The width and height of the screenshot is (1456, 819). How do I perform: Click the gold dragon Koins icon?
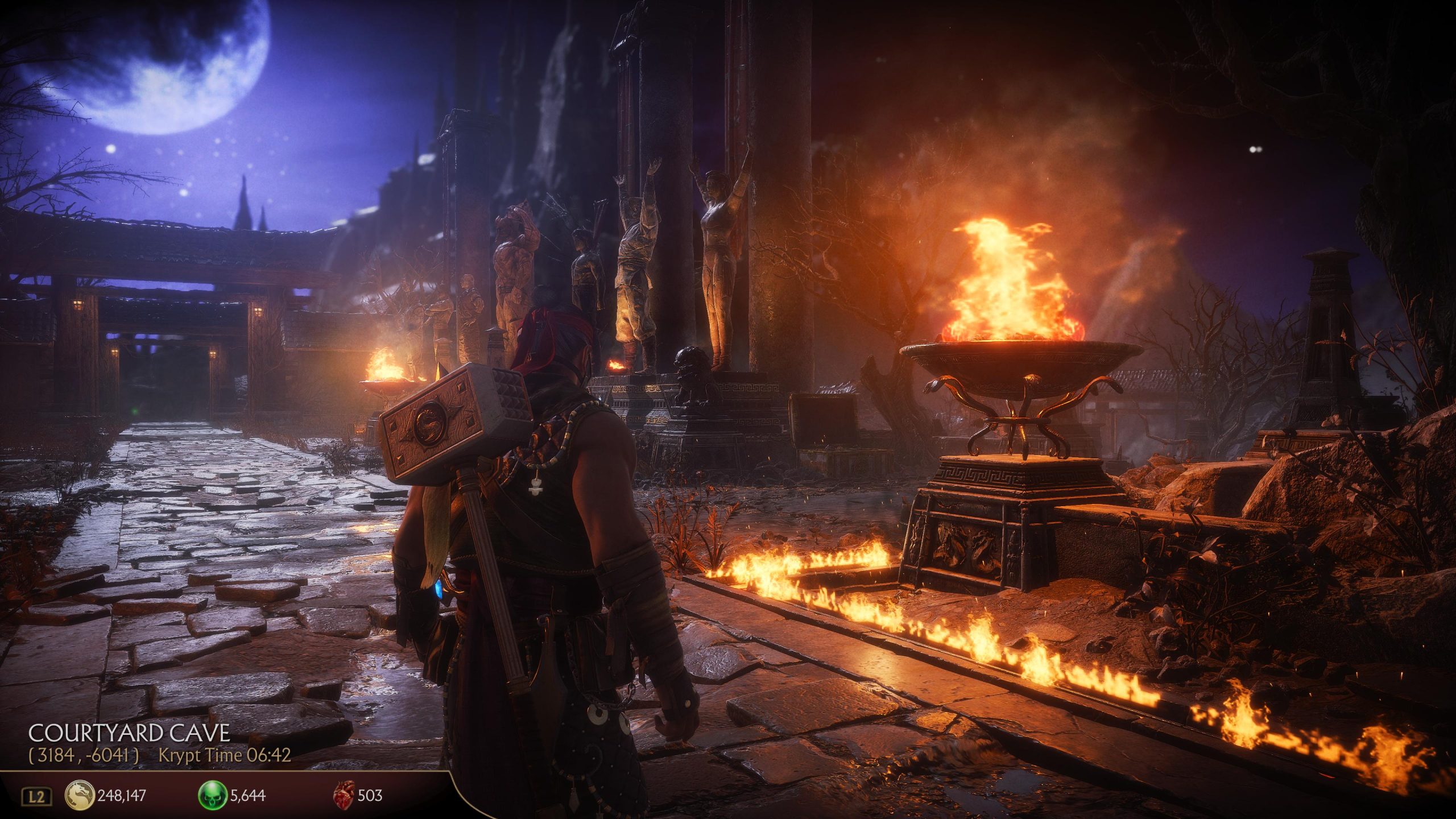pyautogui.click(x=80, y=795)
